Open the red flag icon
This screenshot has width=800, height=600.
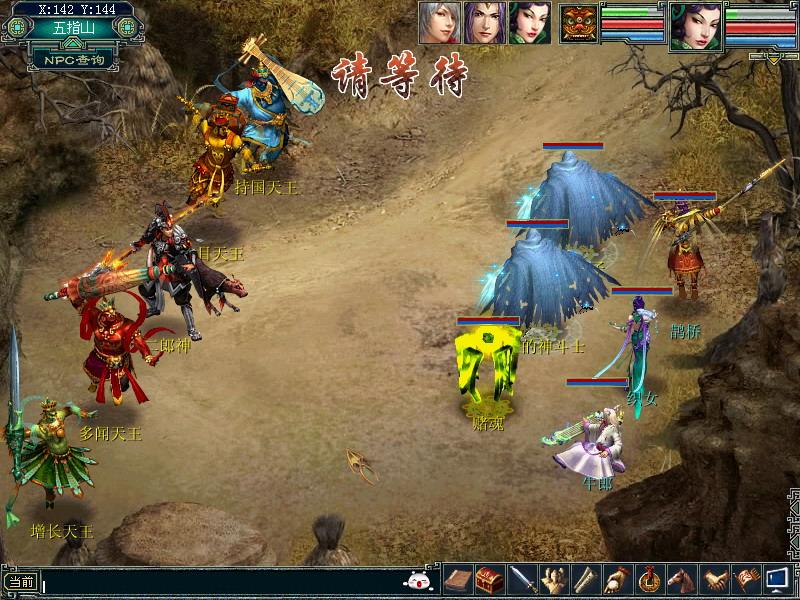click(746, 579)
